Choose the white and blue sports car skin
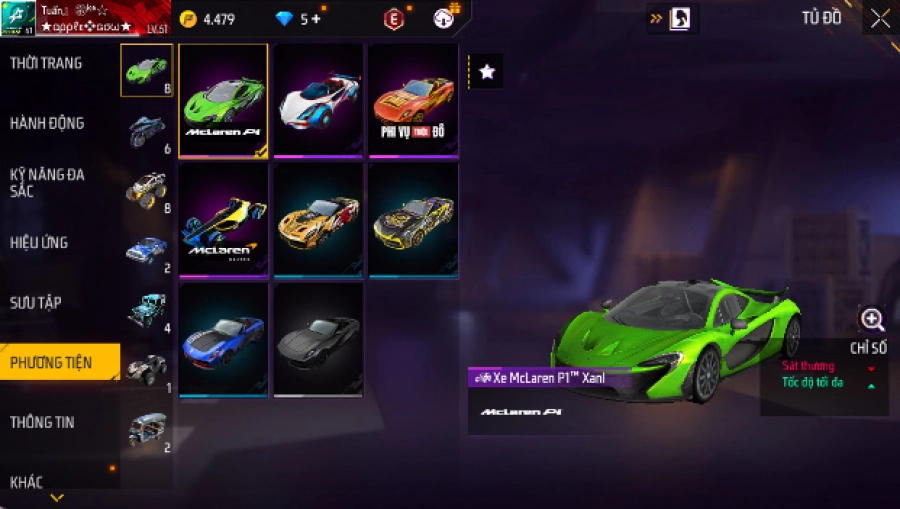This screenshot has width=900, height=509. click(x=318, y=100)
